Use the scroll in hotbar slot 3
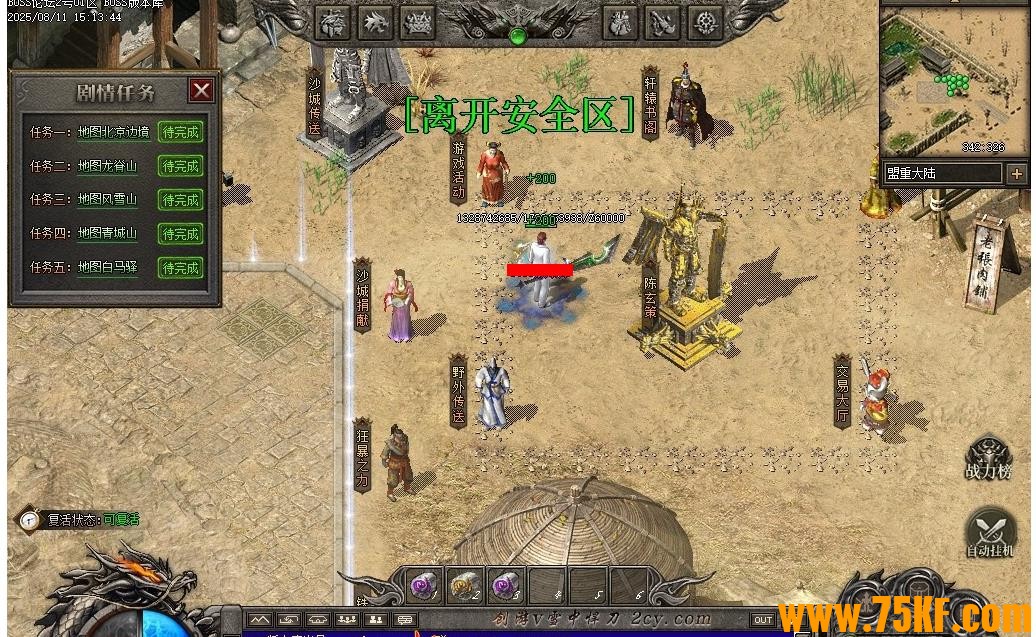 (x=506, y=583)
